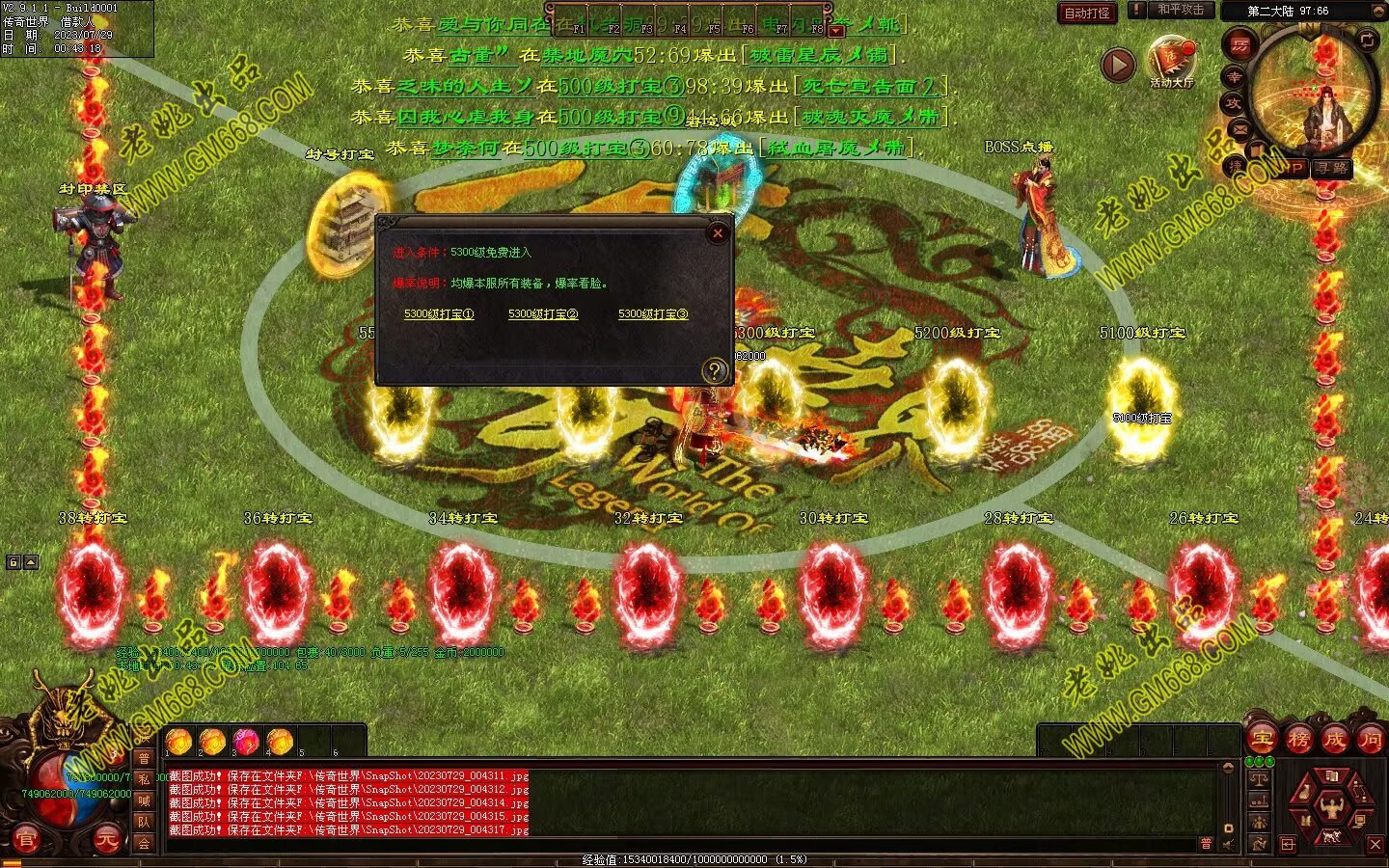This screenshot has width=1389, height=868.
Task: Open the 寻路 pathfinding button
Action: coord(1333,168)
